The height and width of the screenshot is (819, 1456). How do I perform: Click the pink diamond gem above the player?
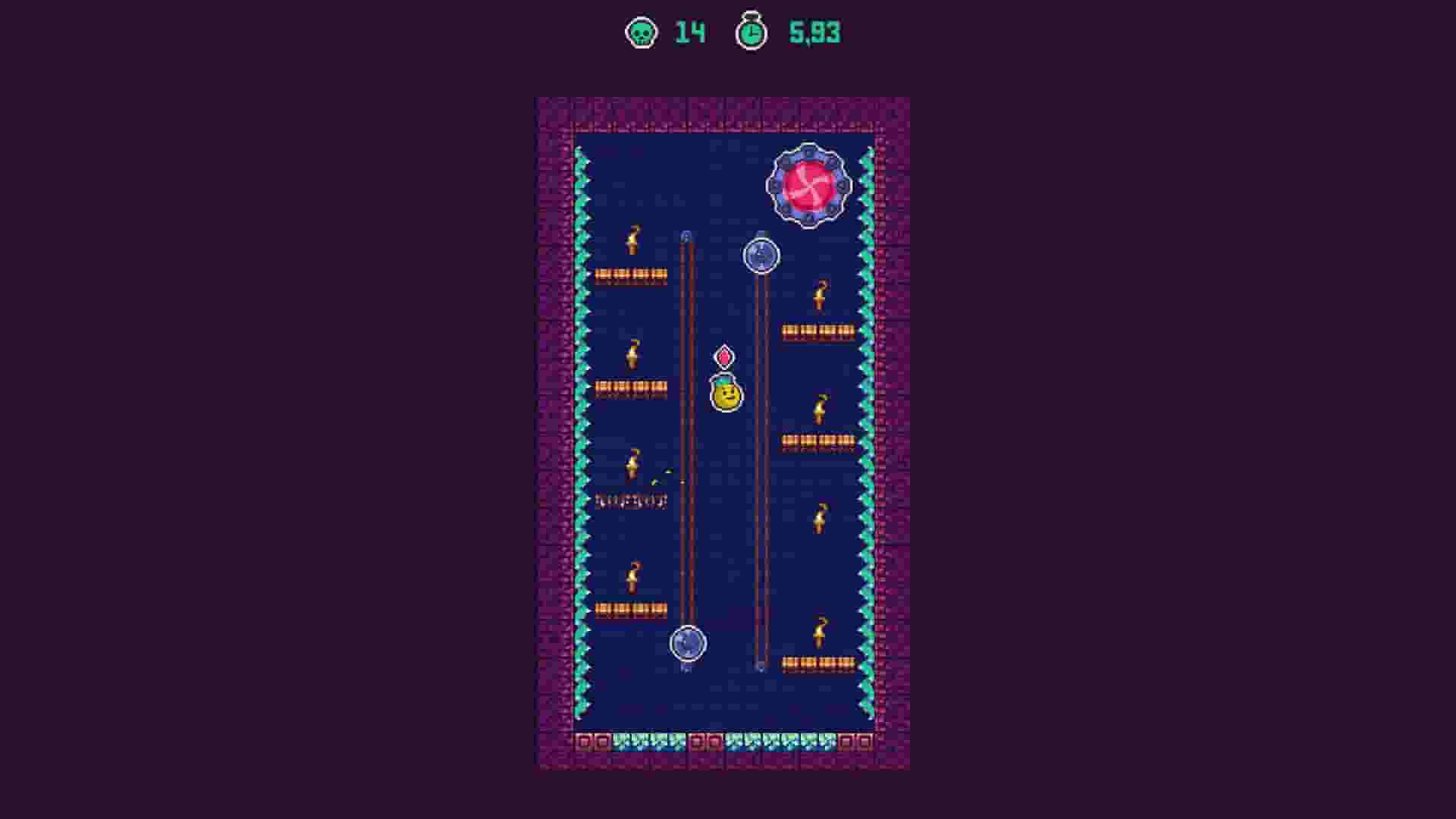point(724,354)
